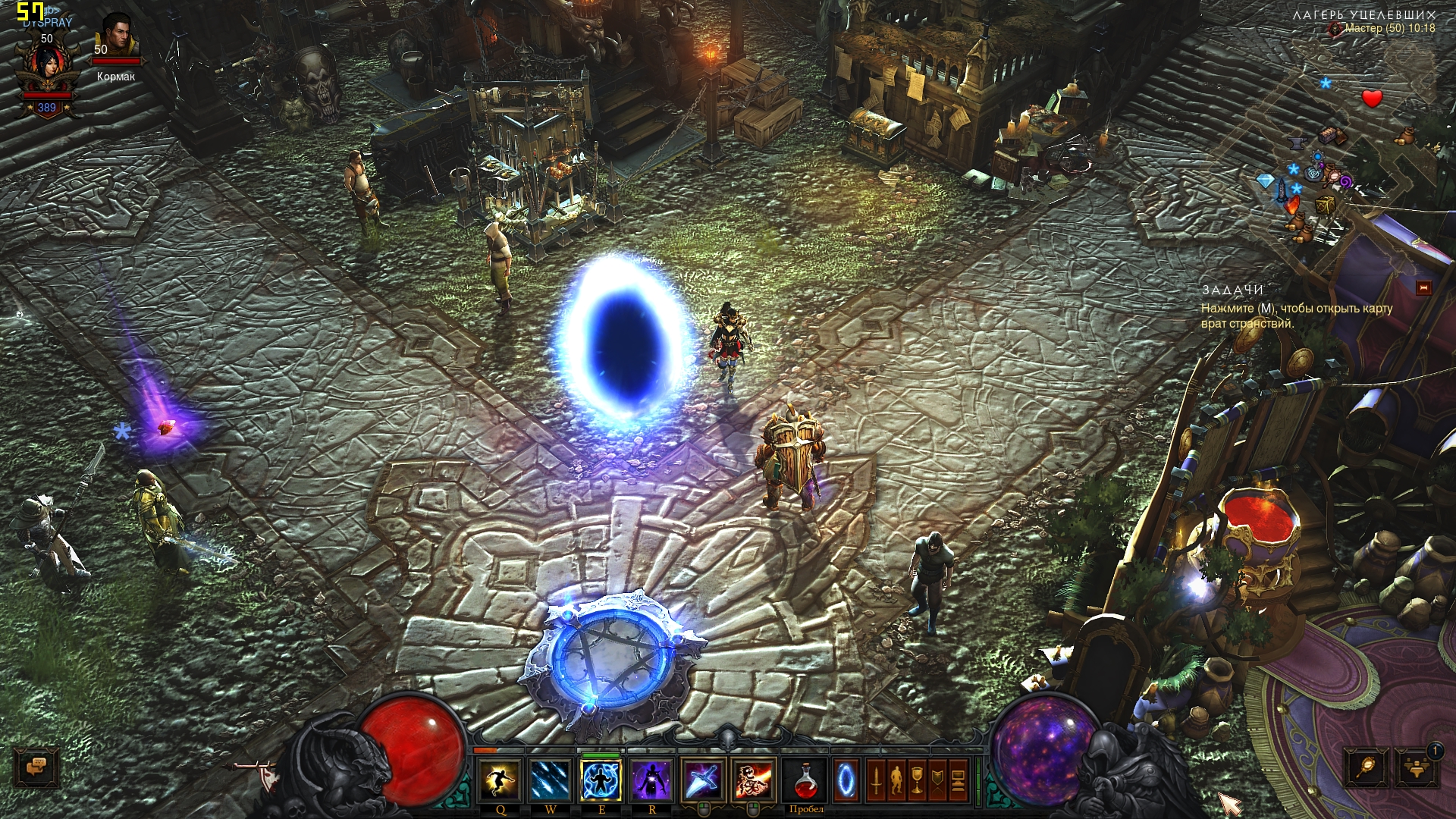
Task: Open achievements with the goblet button
Action: click(x=917, y=780)
